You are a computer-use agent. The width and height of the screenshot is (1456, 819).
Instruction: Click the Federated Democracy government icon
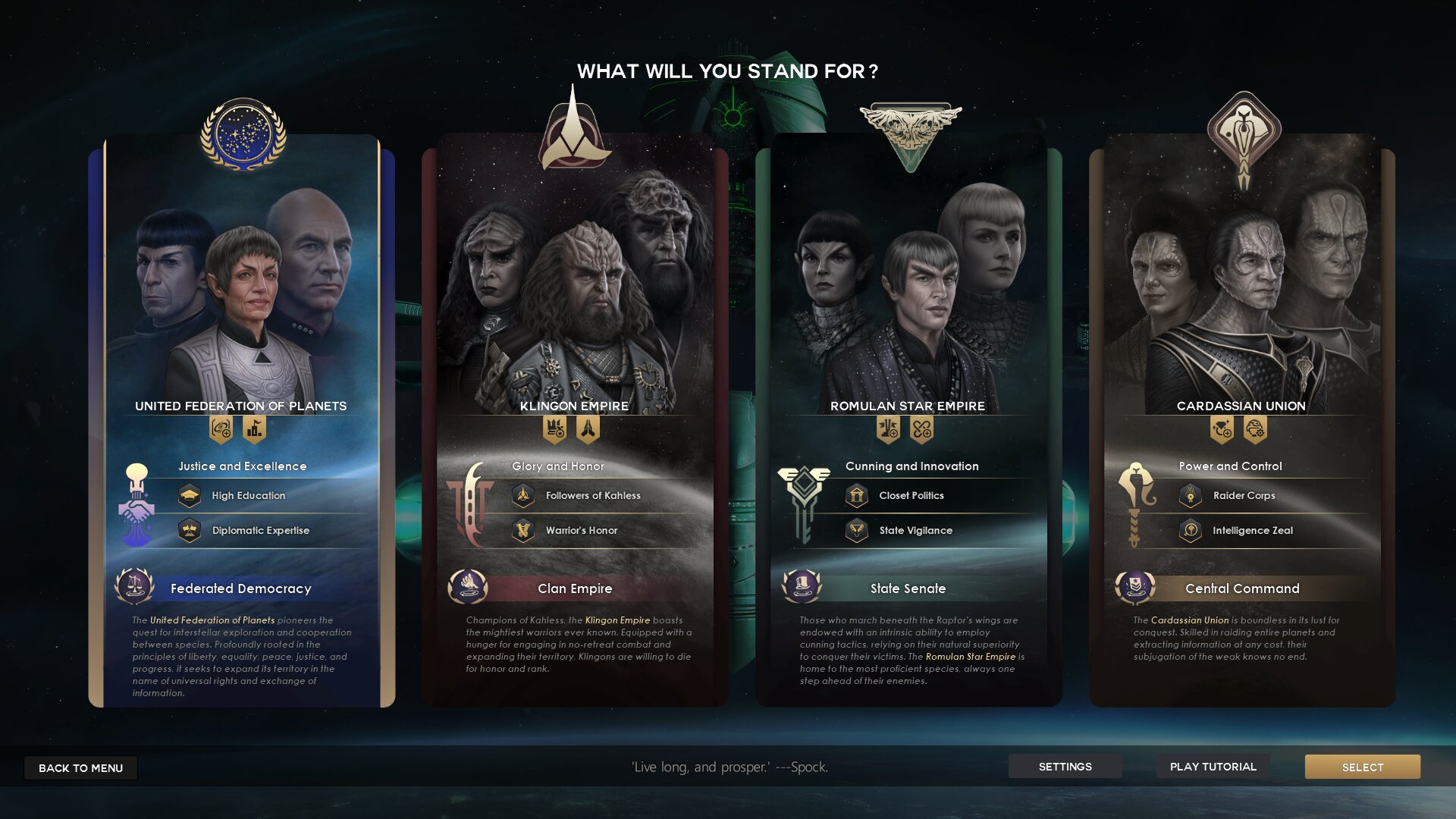tap(134, 586)
